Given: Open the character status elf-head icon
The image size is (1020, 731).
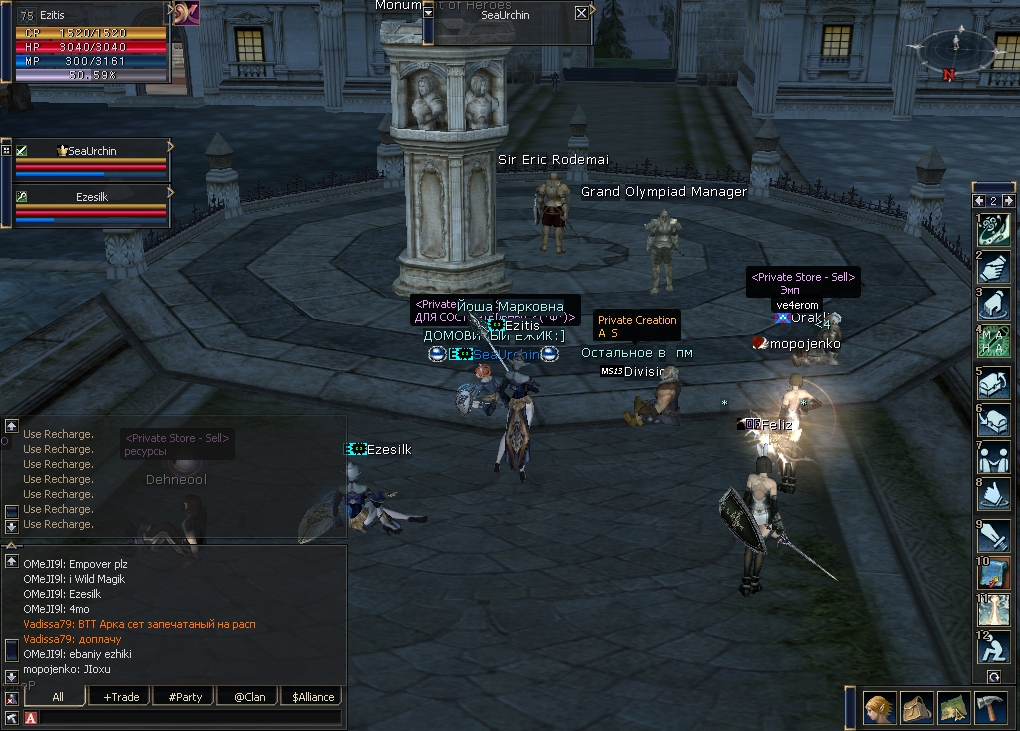Looking at the screenshot, I should 880,707.
